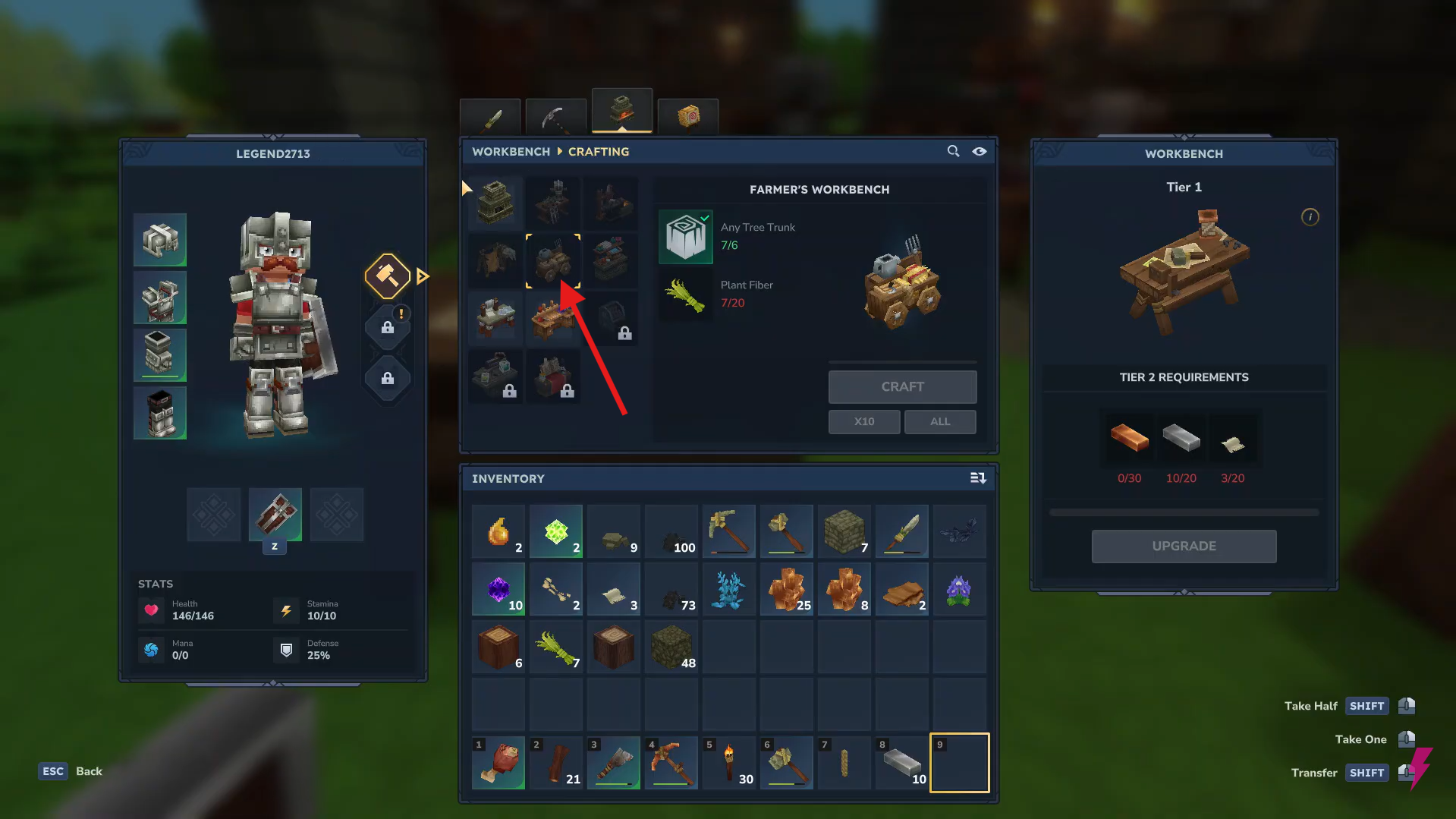Open the Workbench info tooltip icon

click(1310, 217)
